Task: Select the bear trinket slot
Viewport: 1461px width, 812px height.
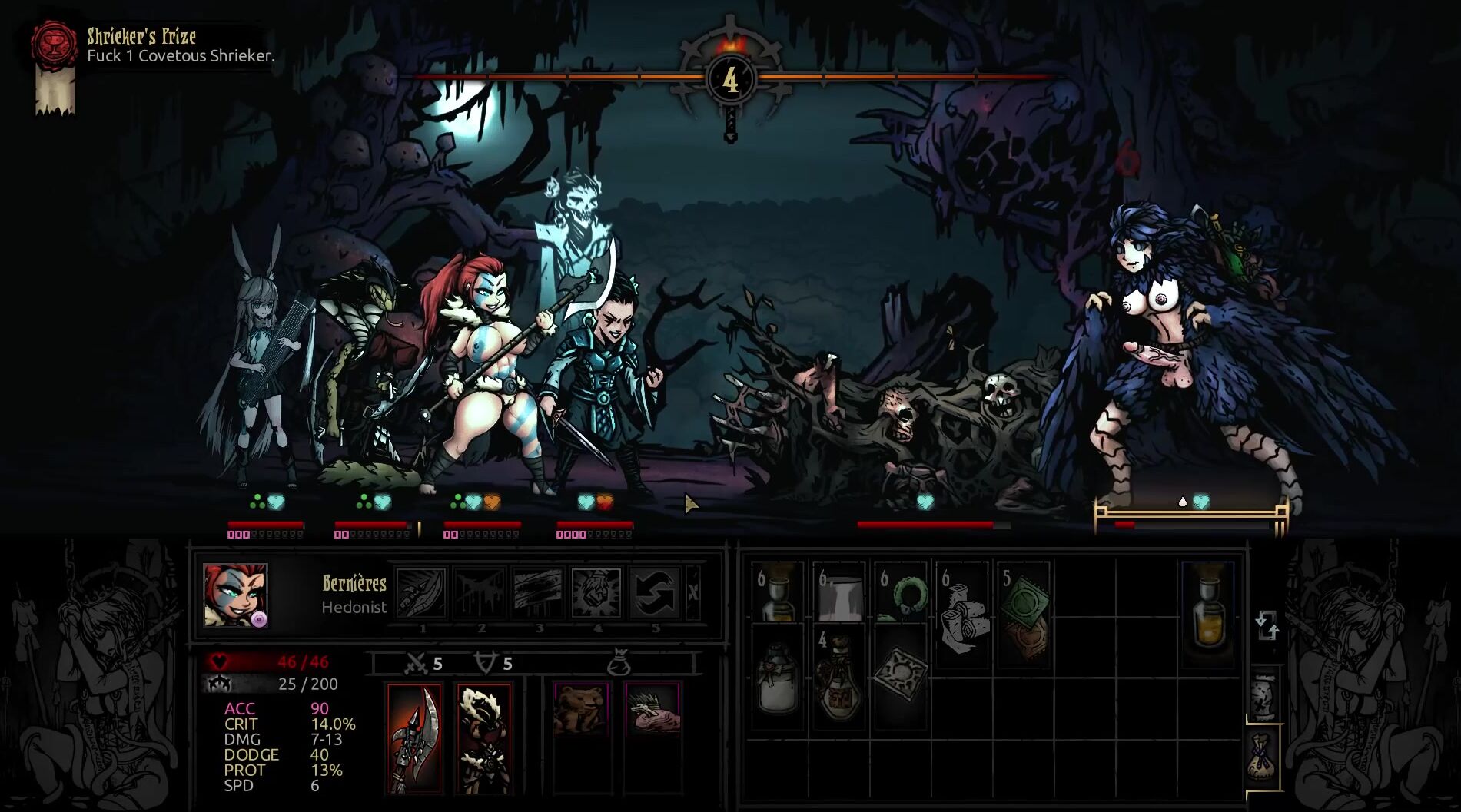Action: click(x=581, y=708)
